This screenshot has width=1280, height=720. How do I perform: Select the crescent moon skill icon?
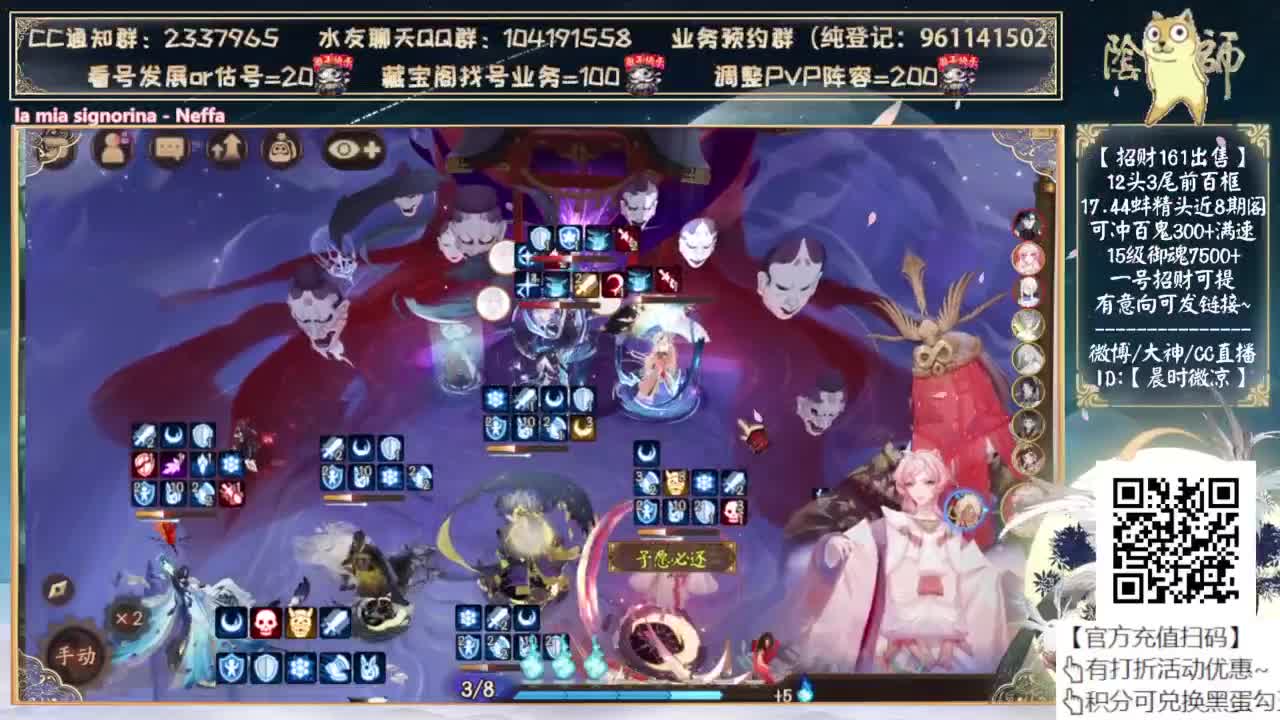230,624
